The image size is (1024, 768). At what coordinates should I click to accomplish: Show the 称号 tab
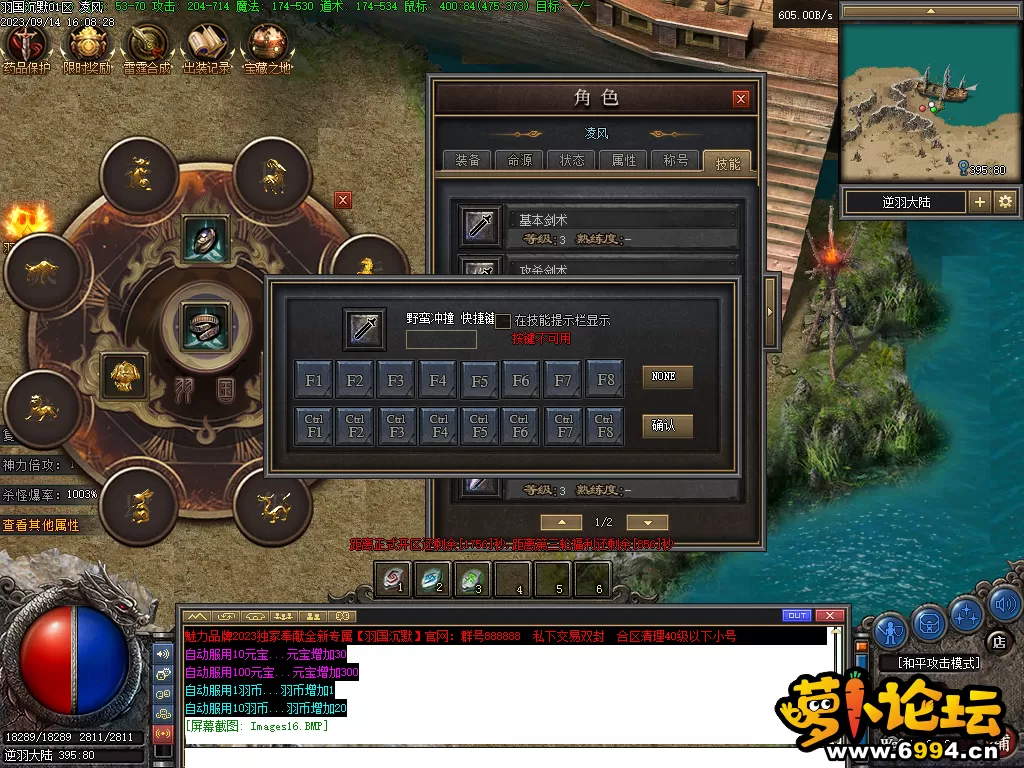(x=675, y=160)
